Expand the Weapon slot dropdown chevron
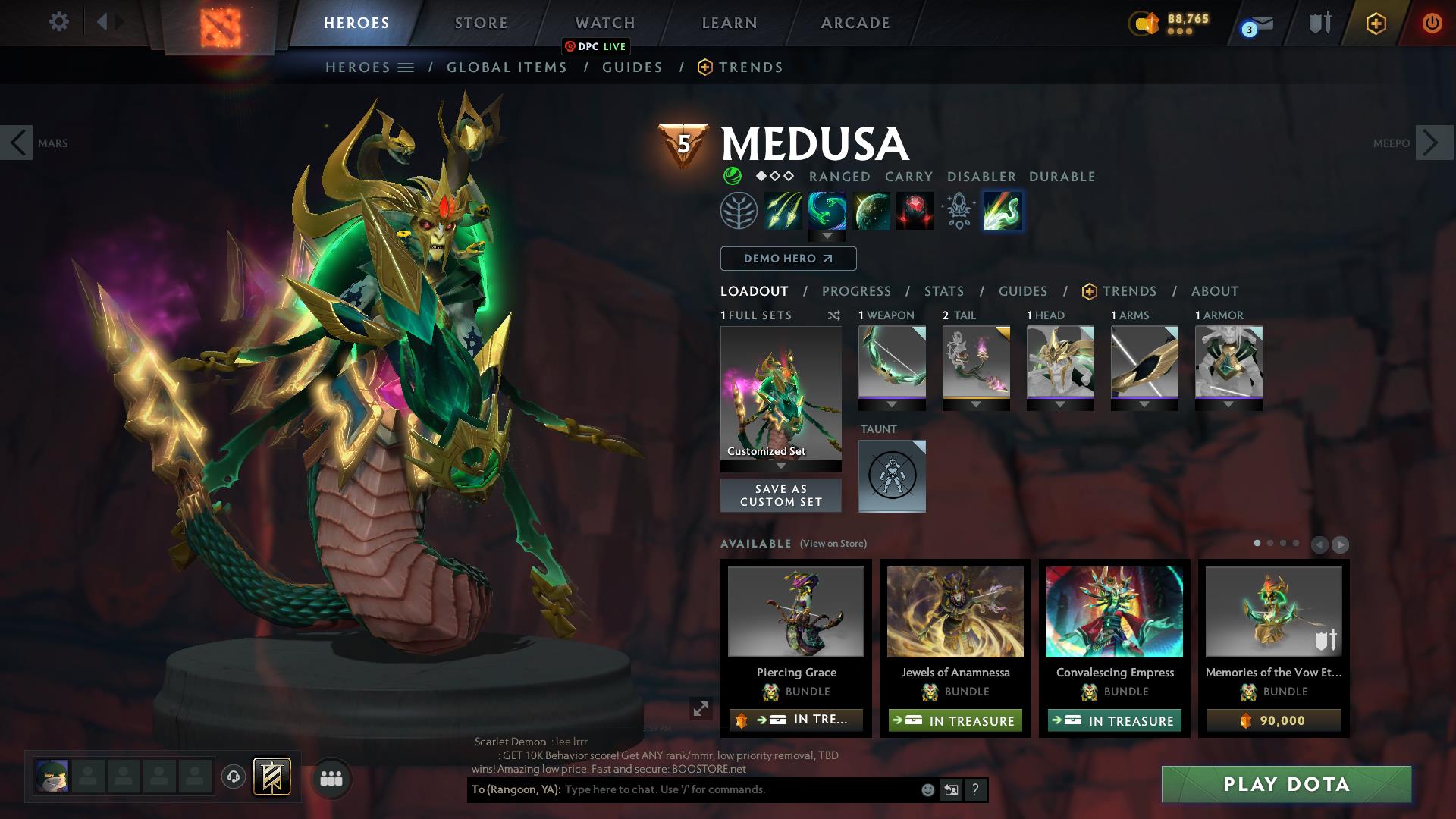This screenshot has height=819, width=1456. [892, 404]
